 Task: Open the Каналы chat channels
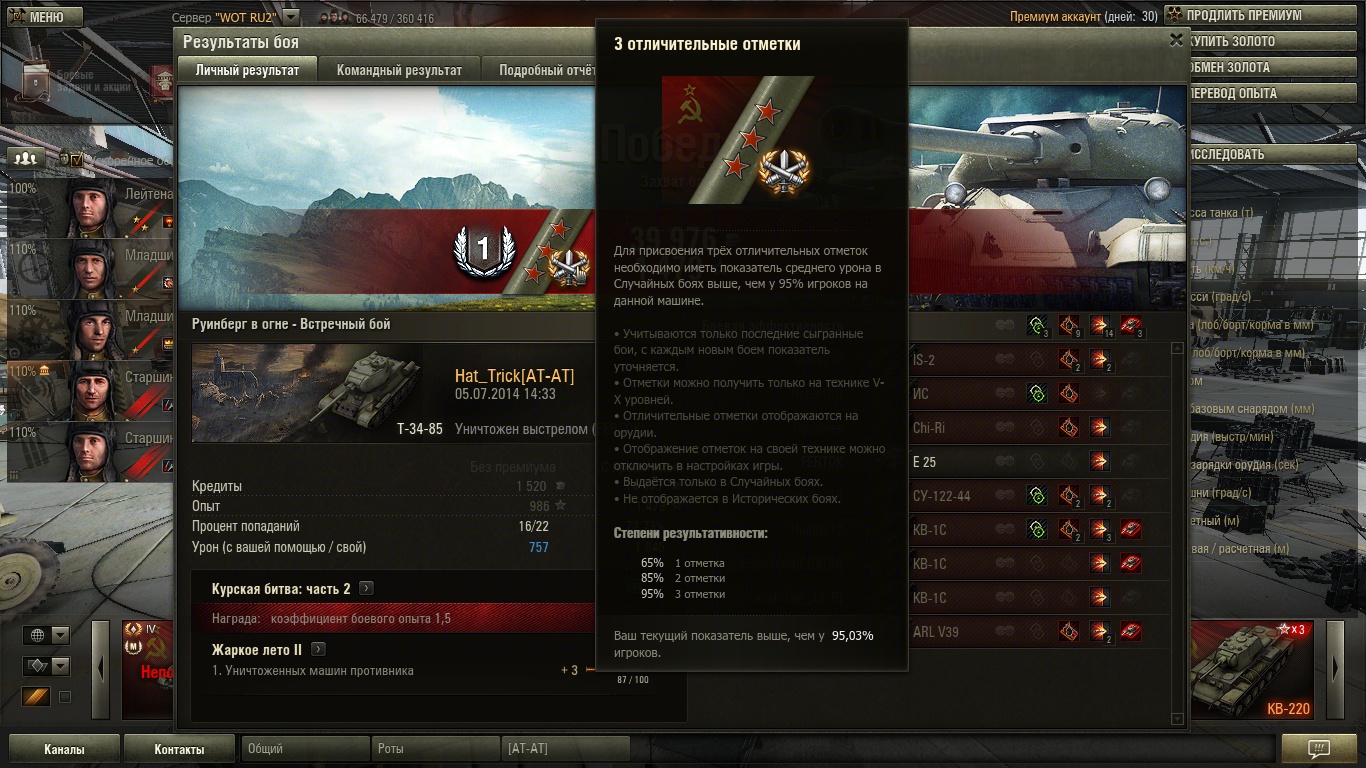point(64,749)
